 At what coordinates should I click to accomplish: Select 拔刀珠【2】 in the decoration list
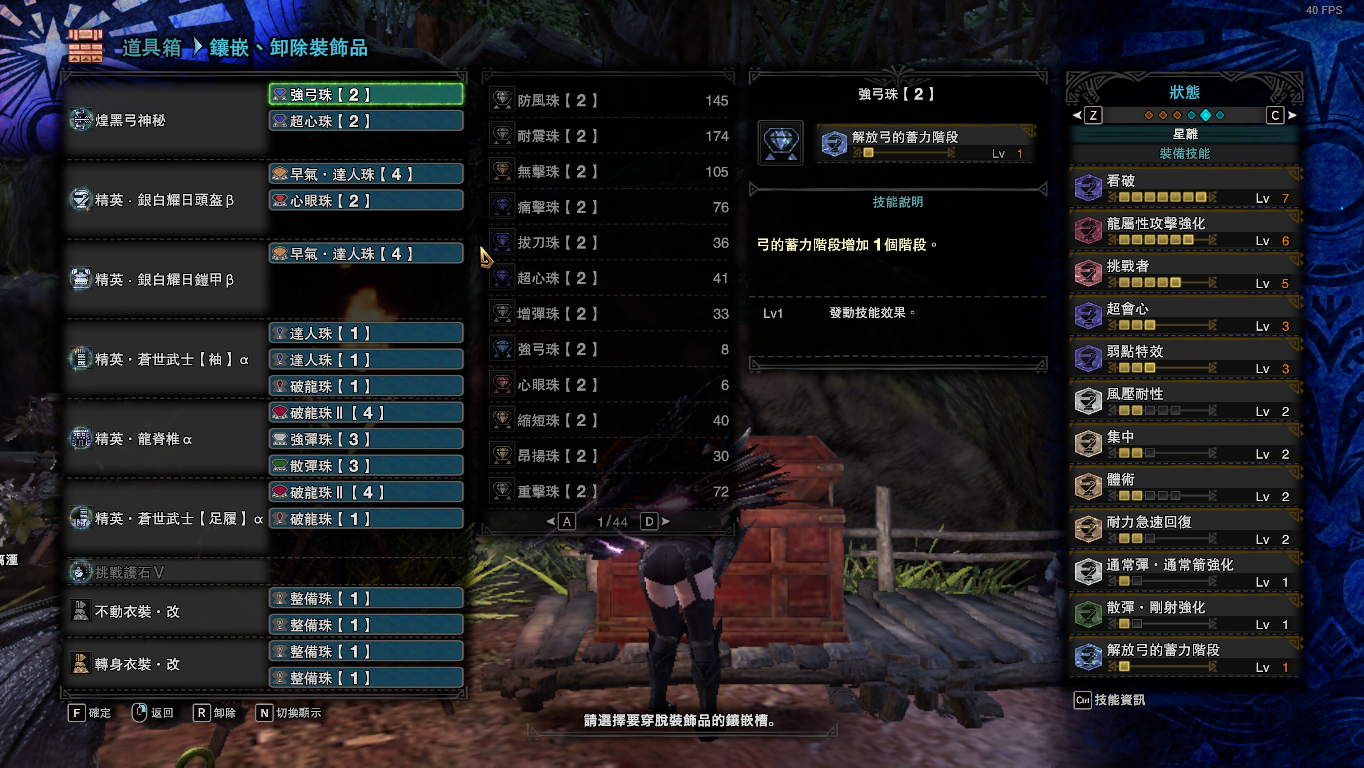click(610, 243)
